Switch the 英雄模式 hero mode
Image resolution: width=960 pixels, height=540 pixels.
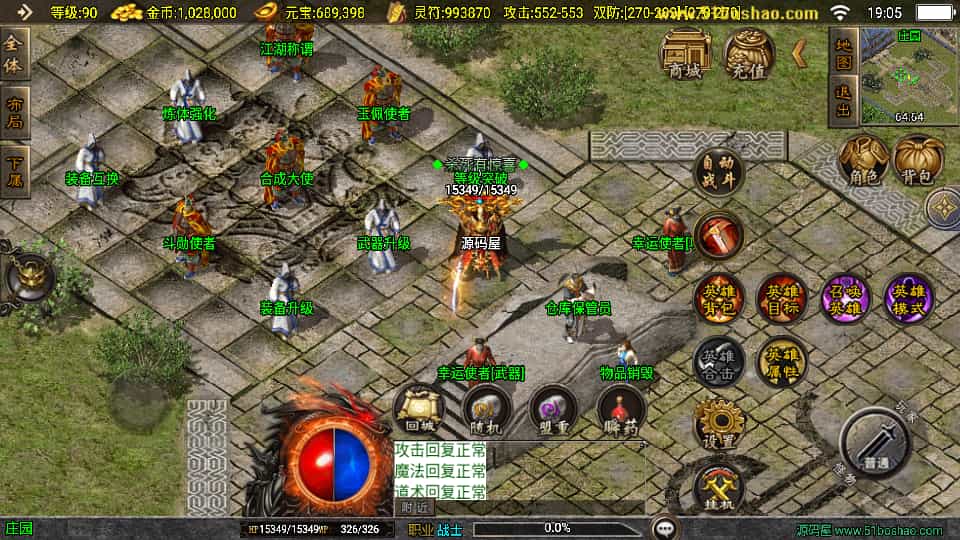(909, 297)
